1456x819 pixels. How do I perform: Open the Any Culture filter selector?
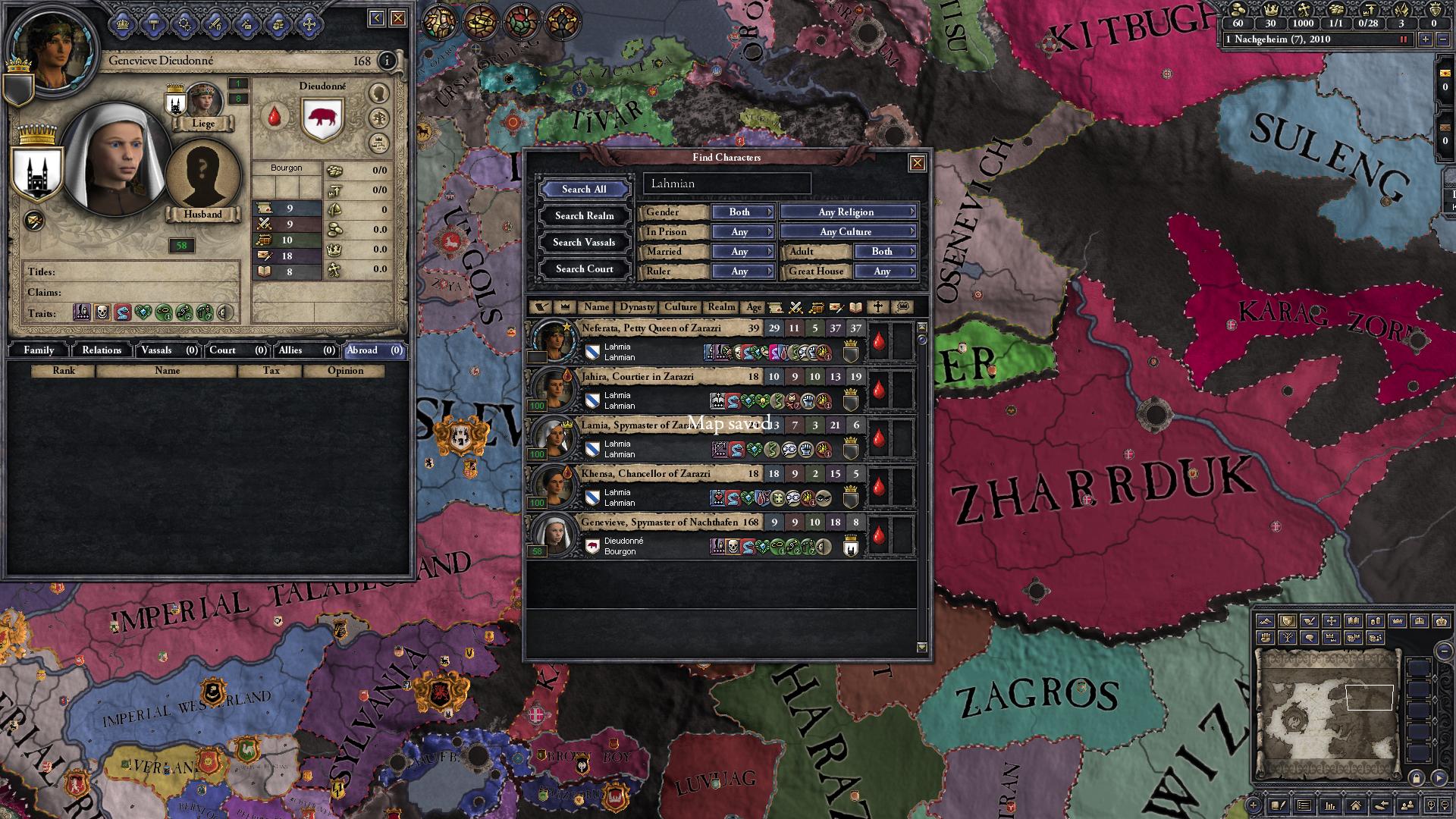tap(848, 231)
